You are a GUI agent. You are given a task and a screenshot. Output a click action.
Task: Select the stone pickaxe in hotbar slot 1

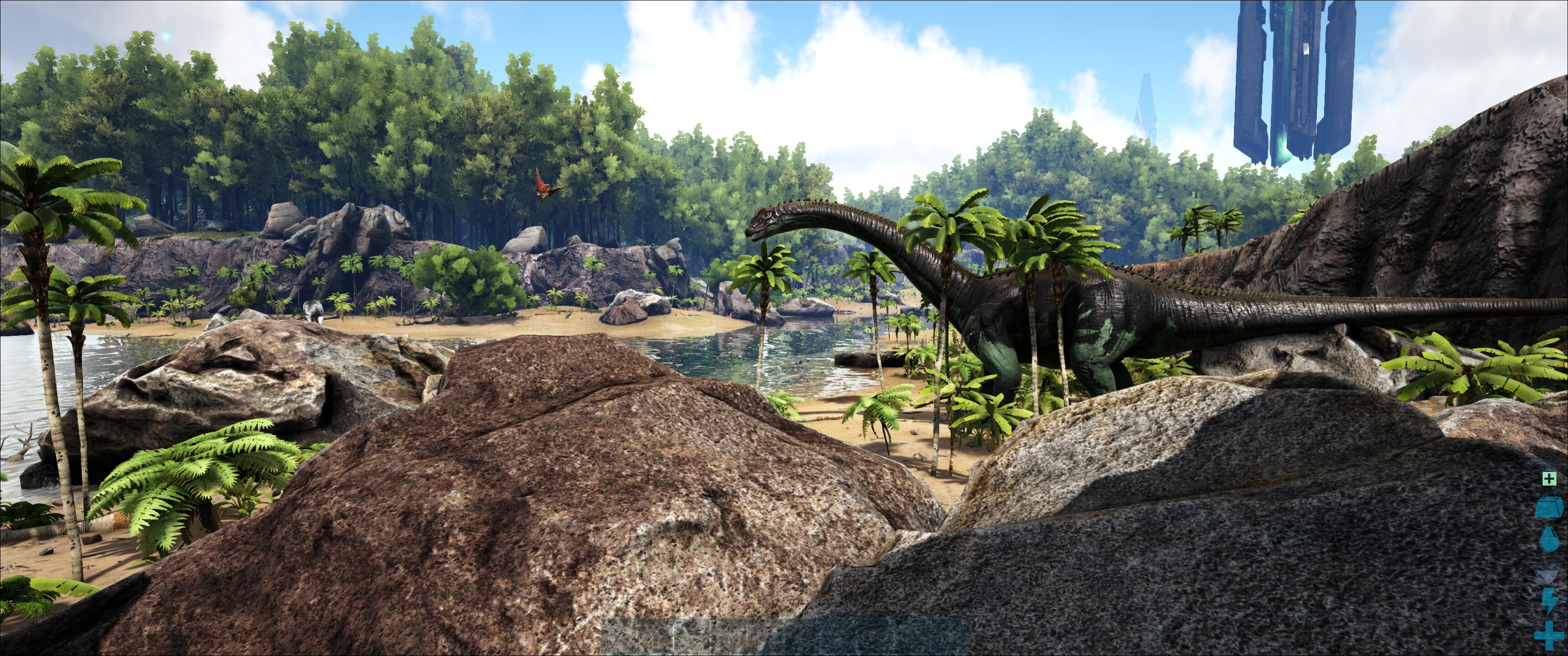pos(619,637)
